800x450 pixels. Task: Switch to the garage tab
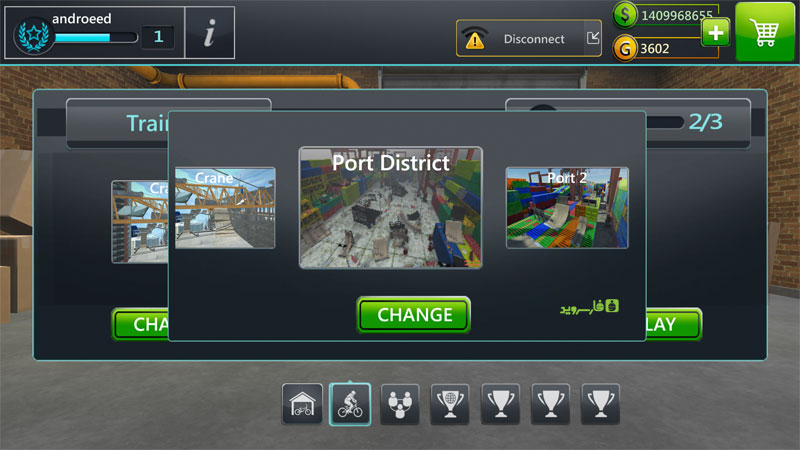point(301,404)
